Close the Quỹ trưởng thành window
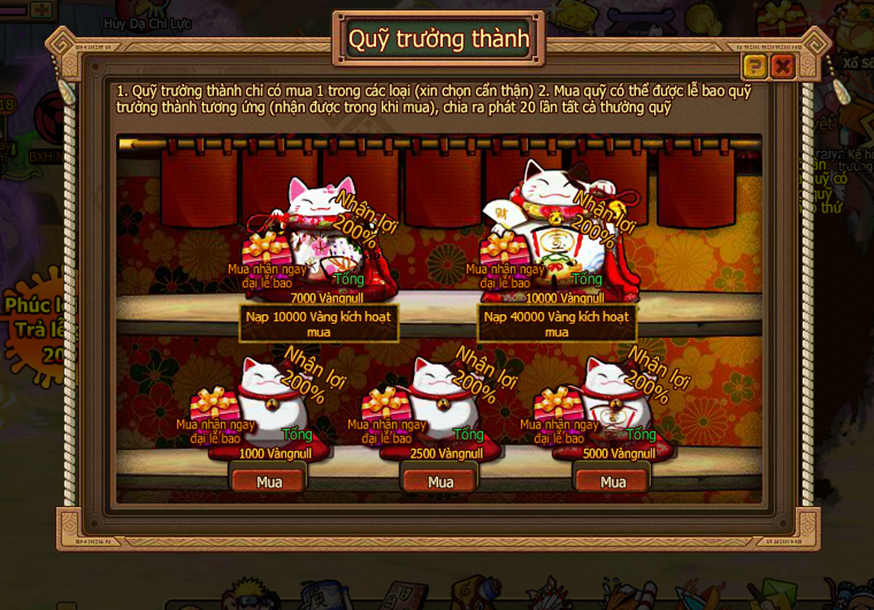Viewport: 874px width, 610px height. tap(783, 67)
